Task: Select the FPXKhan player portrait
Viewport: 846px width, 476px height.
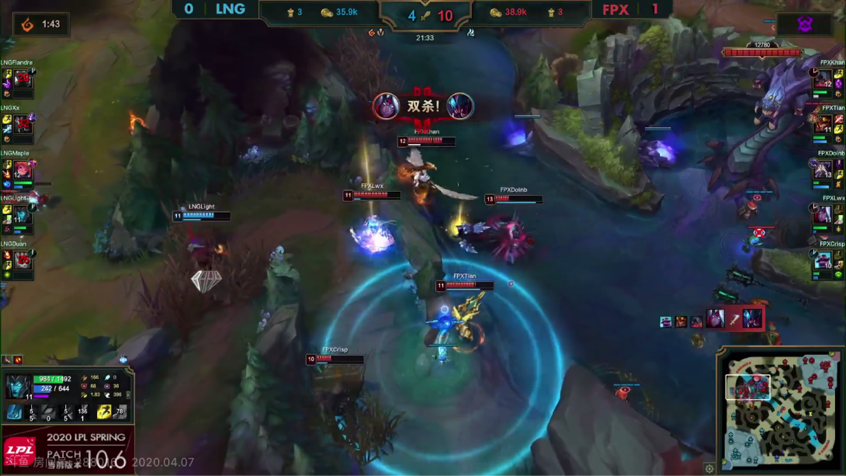Action: (823, 81)
